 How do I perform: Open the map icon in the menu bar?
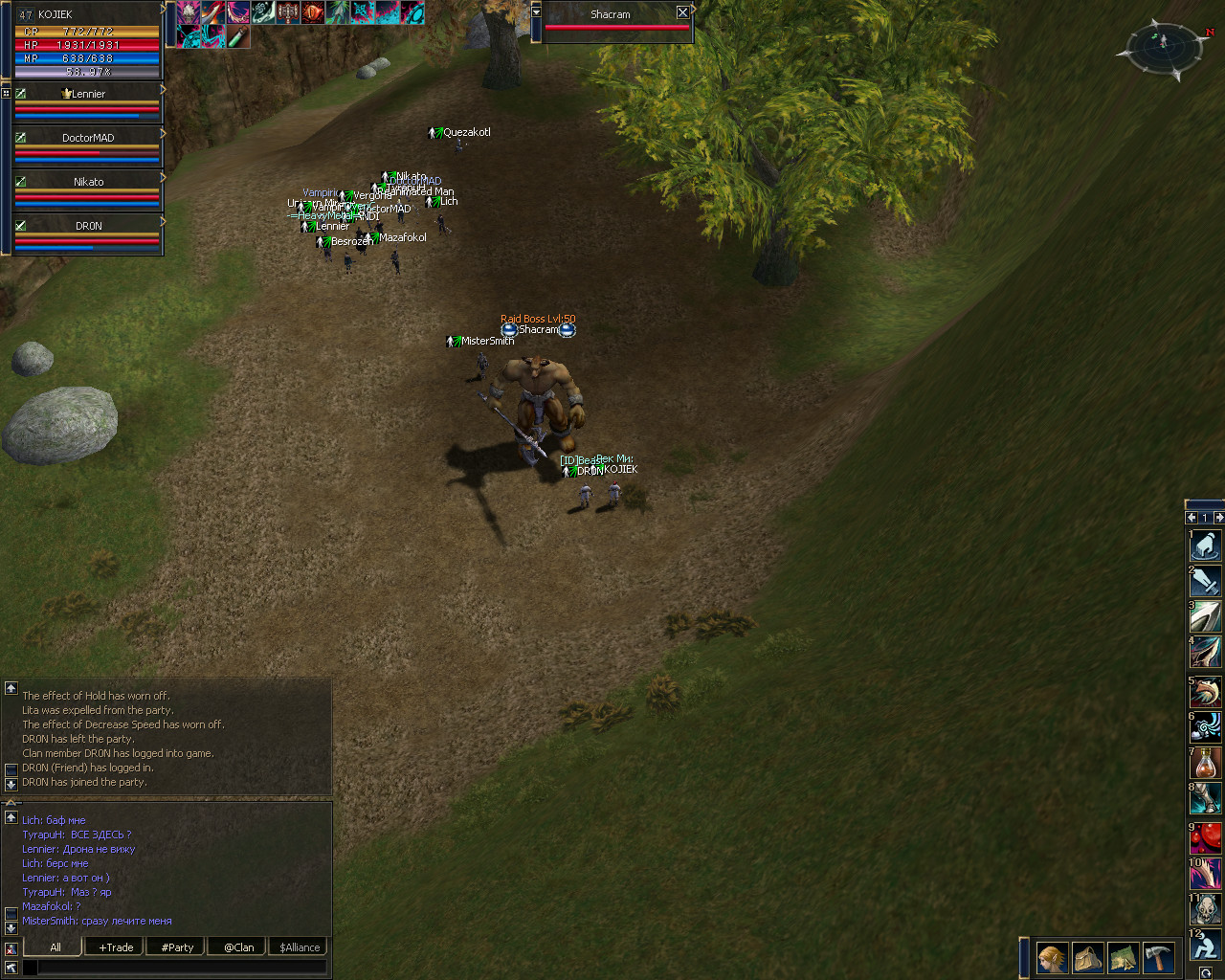click(1123, 957)
